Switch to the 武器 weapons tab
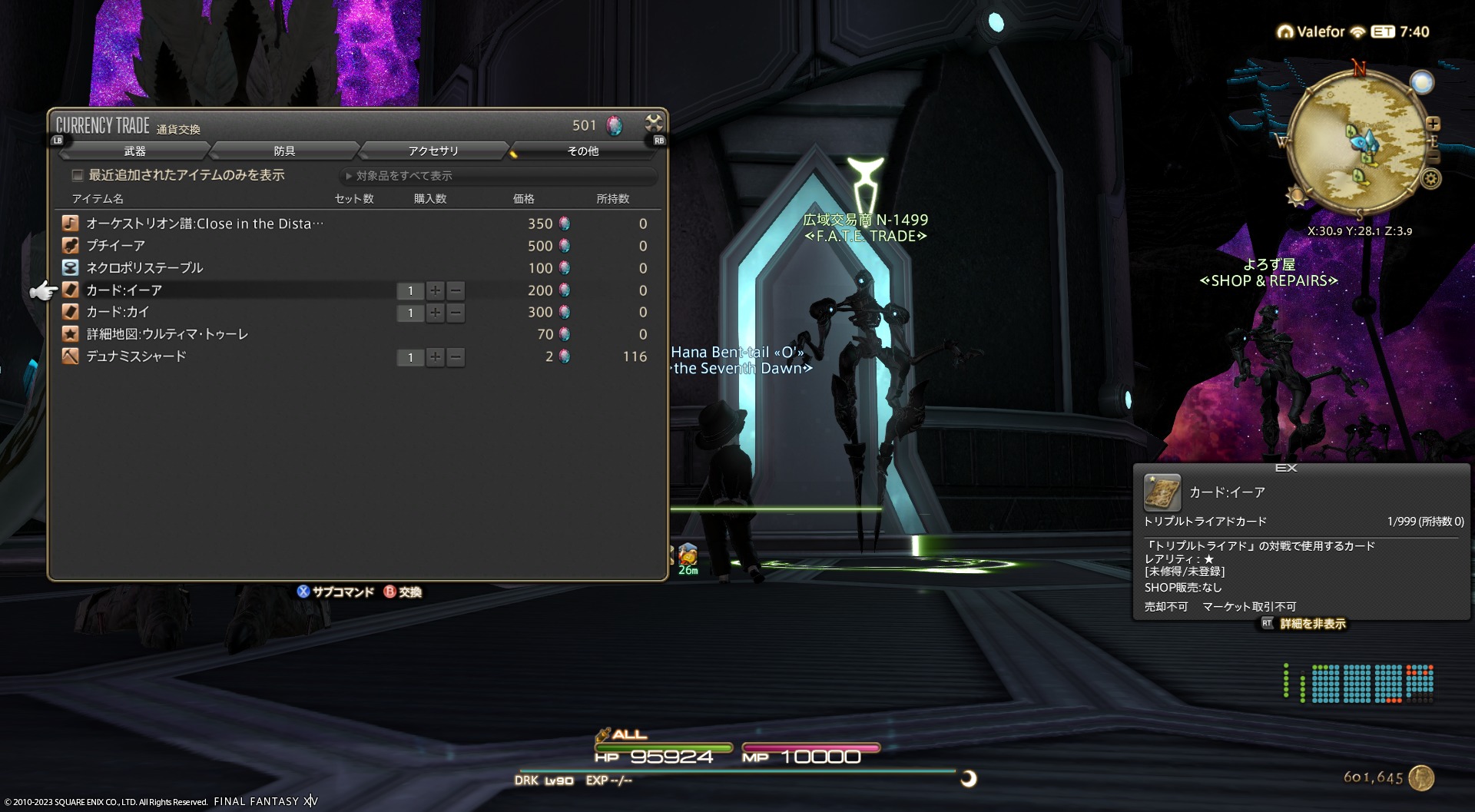Viewport: 1475px width, 812px height. (x=135, y=151)
